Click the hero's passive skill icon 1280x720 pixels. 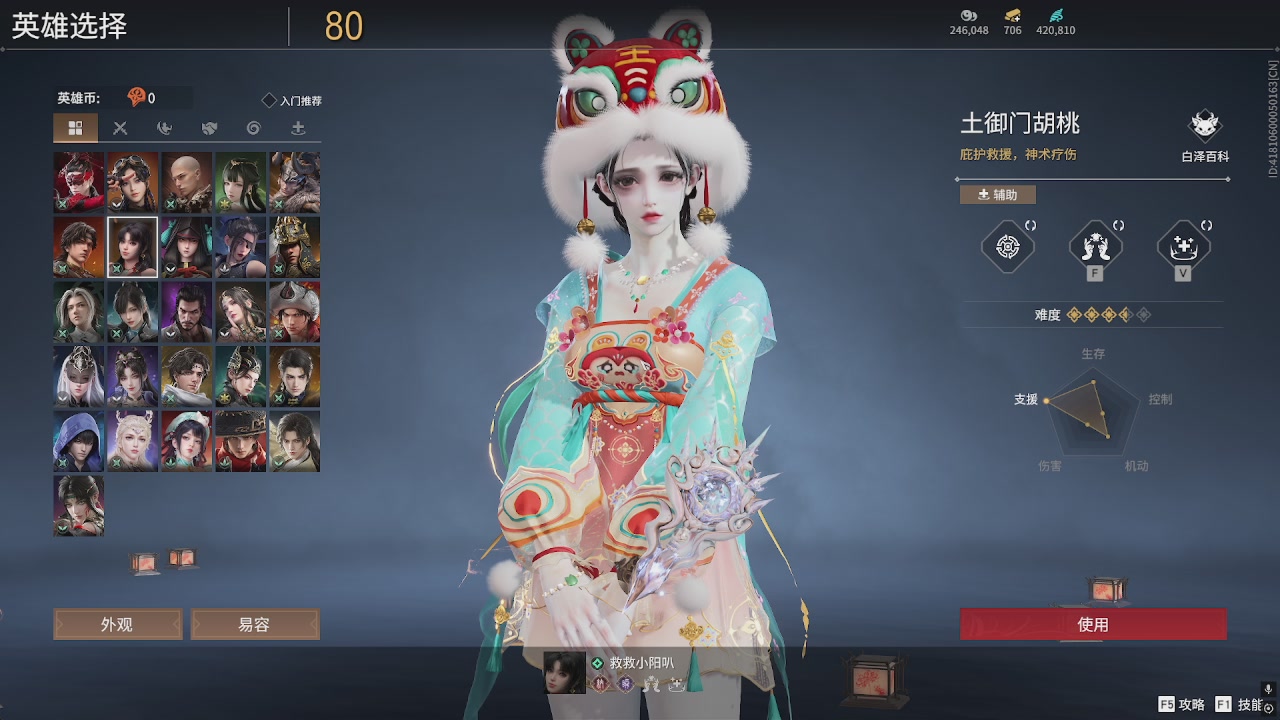[x=1006, y=246]
